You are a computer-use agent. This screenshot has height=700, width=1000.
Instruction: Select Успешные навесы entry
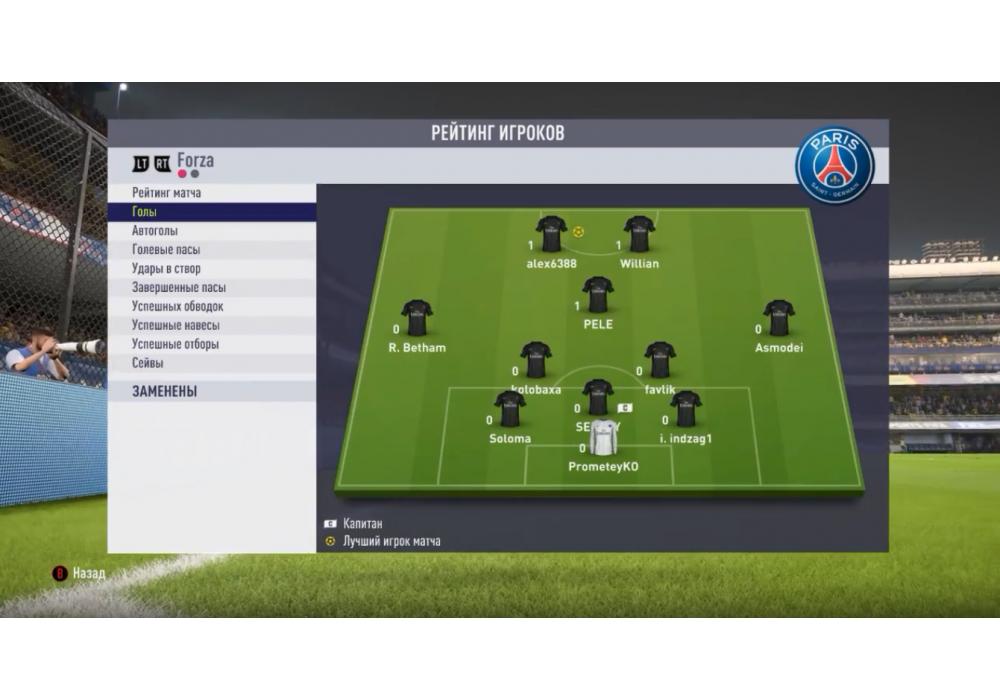tap(212, 326)
